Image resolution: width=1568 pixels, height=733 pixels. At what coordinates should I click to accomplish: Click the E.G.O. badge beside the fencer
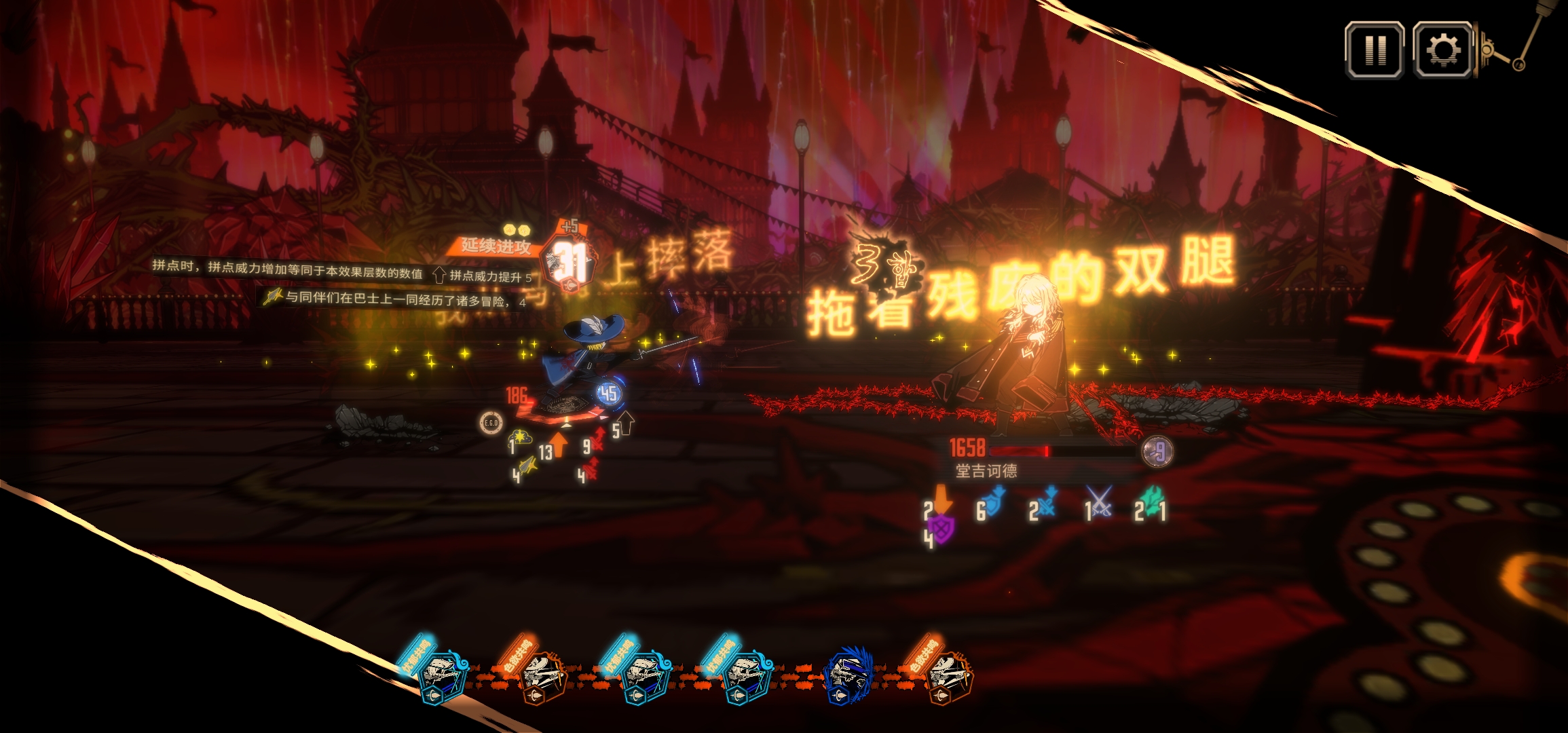(x=491, y=423)
